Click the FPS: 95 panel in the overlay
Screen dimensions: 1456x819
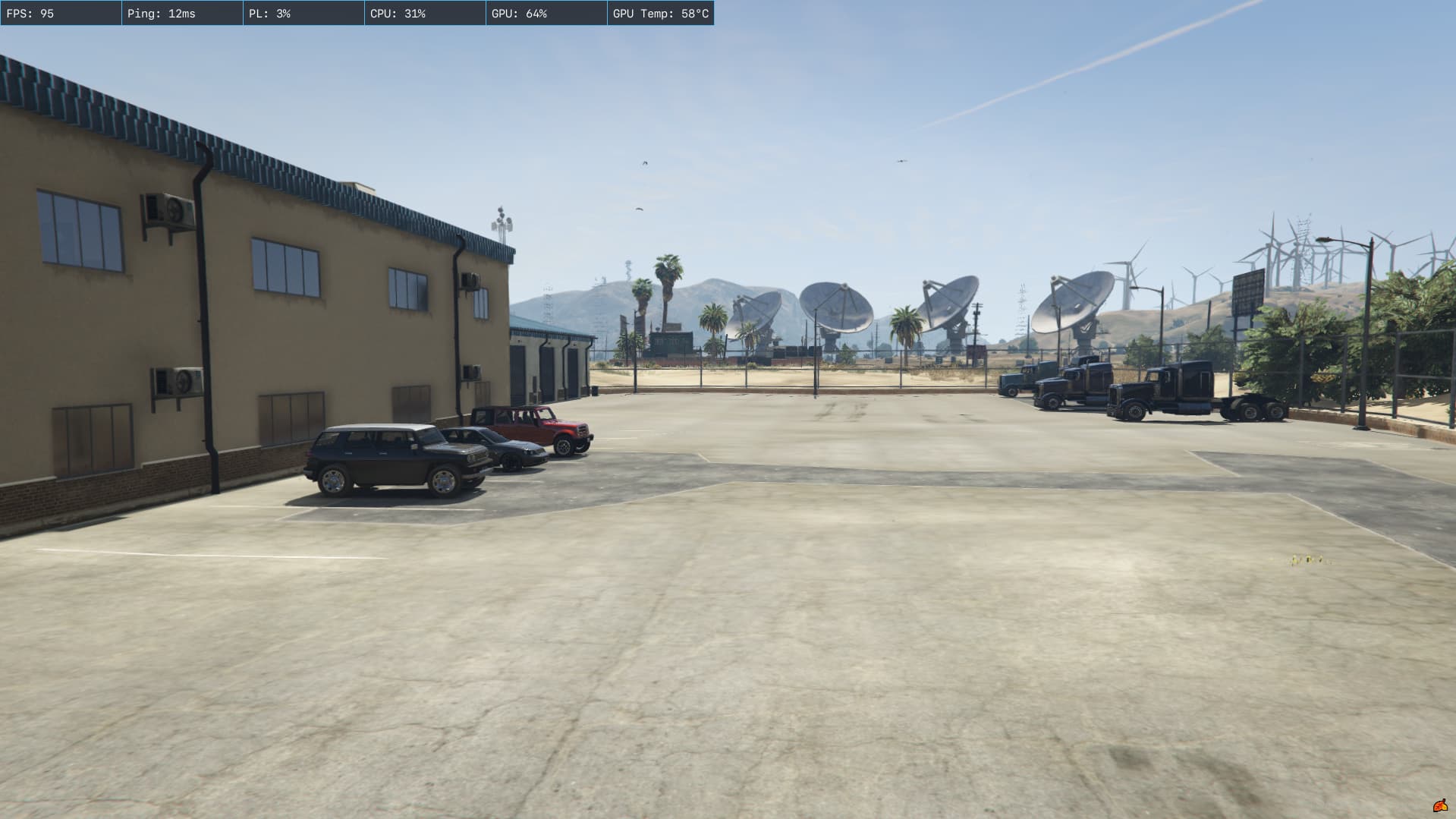pyautogui.click(x=60, y=12)
